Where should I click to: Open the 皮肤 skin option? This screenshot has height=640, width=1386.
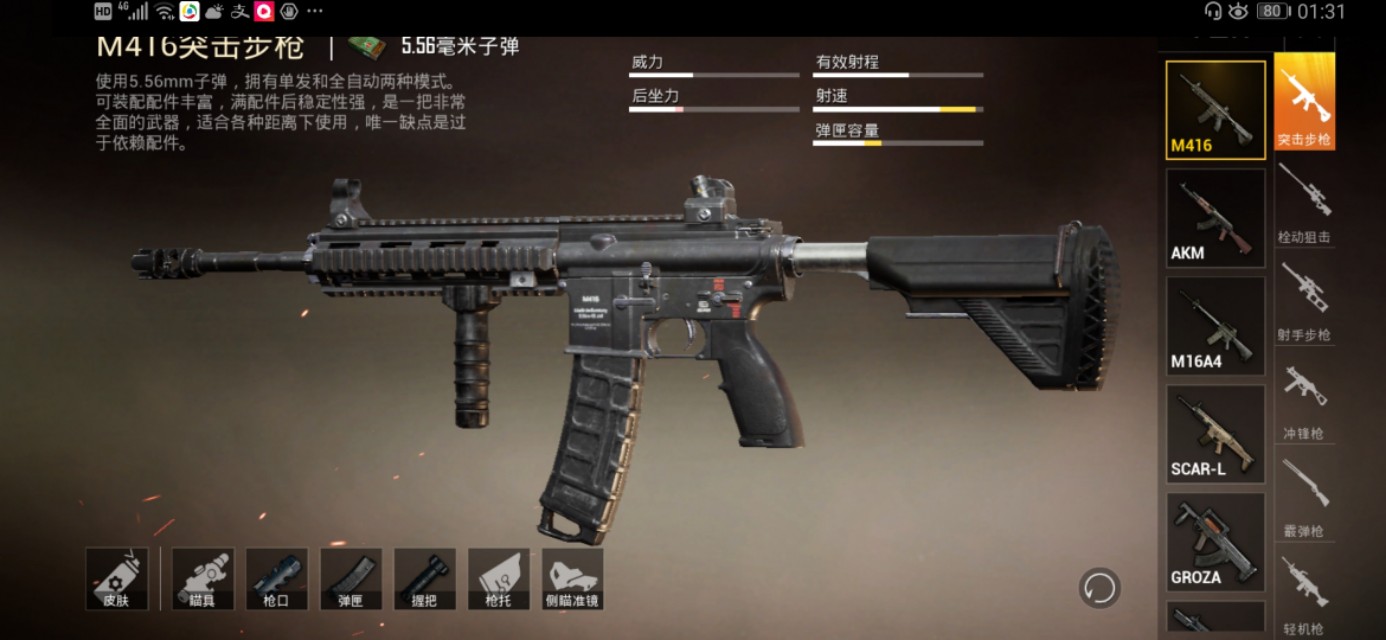(x=117, y=579)
